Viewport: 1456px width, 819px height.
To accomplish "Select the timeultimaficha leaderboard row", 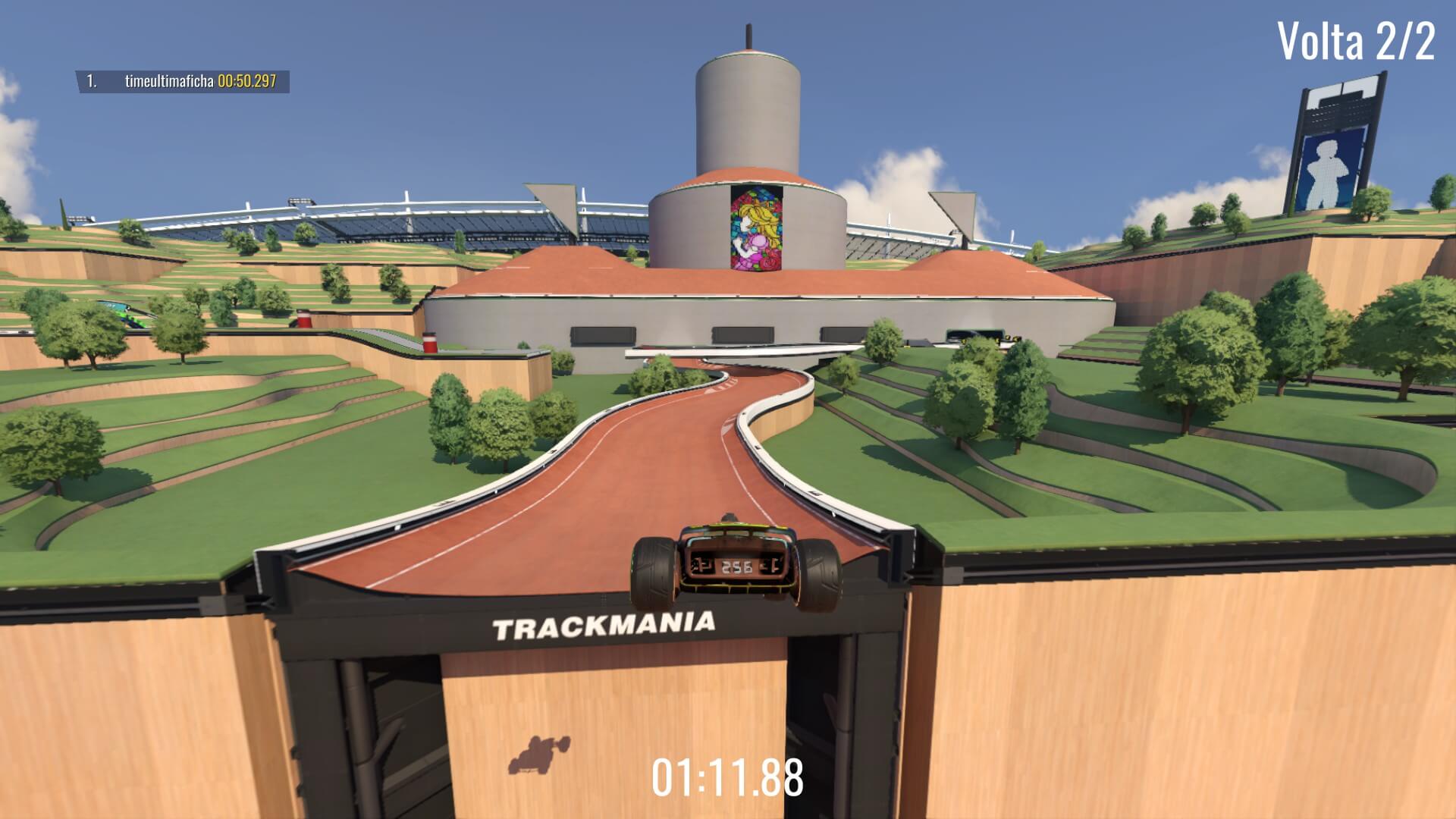I will coord(182,82).
